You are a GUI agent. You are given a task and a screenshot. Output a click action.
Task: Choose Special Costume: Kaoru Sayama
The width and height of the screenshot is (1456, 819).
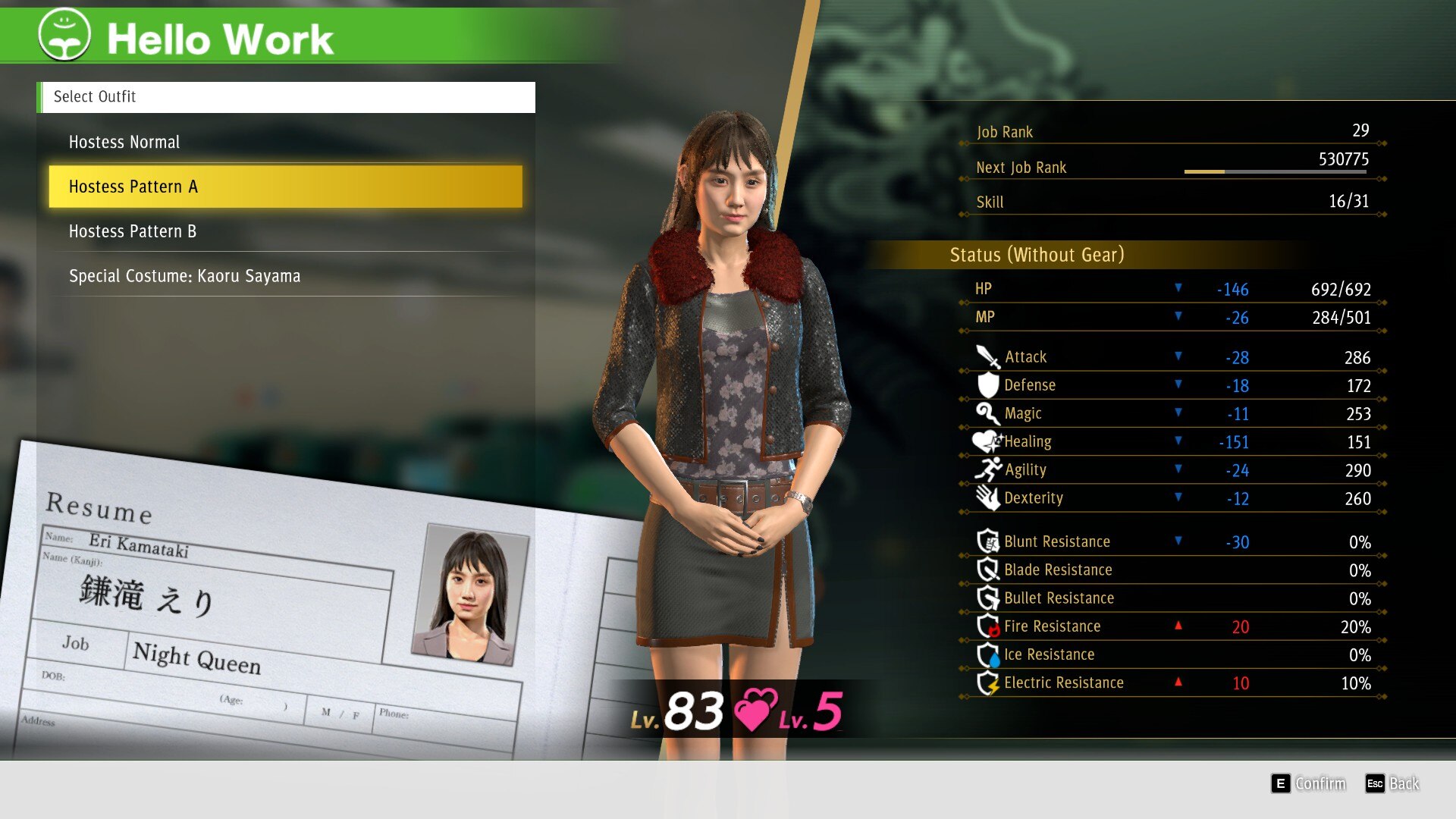184,275
